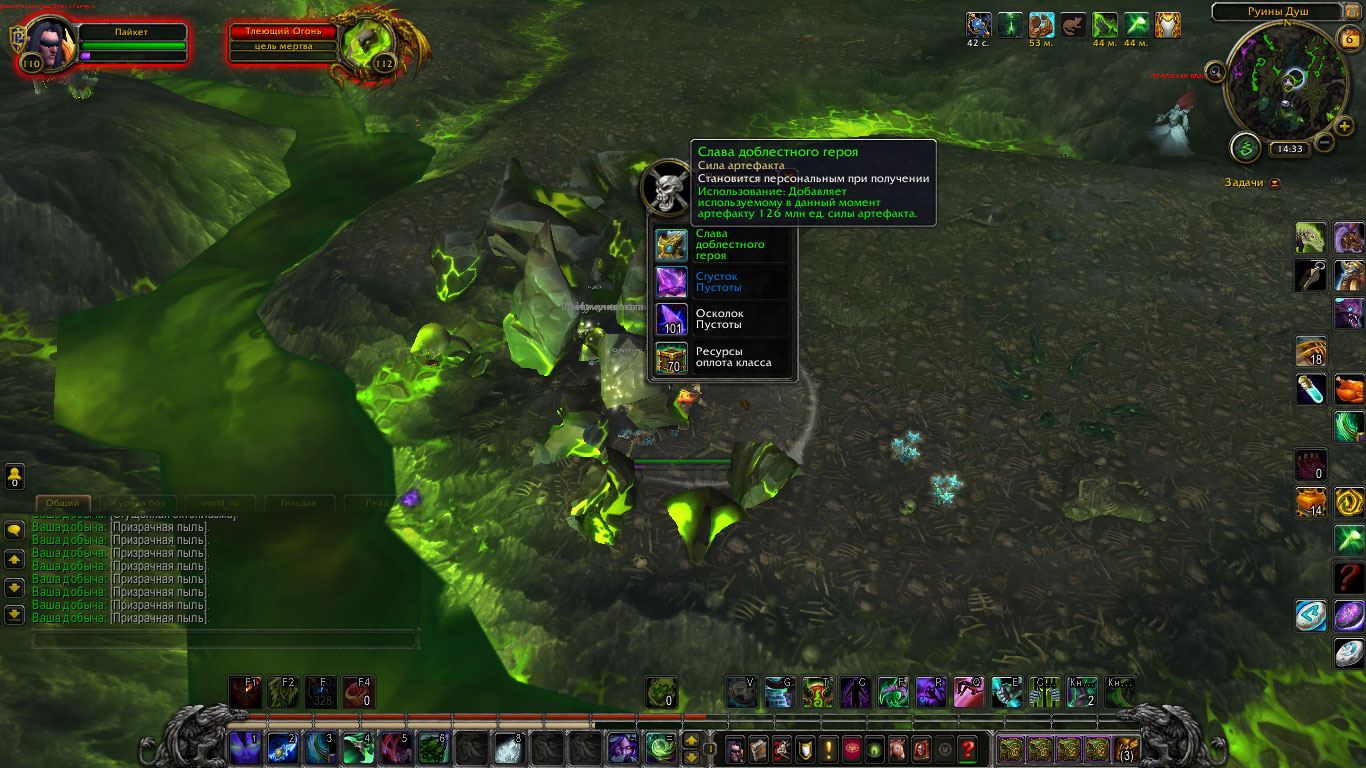1366x768 pixels.
Task: Switch to the Общий chat tab
Action: pyautogui.click(x=63, y=503)
